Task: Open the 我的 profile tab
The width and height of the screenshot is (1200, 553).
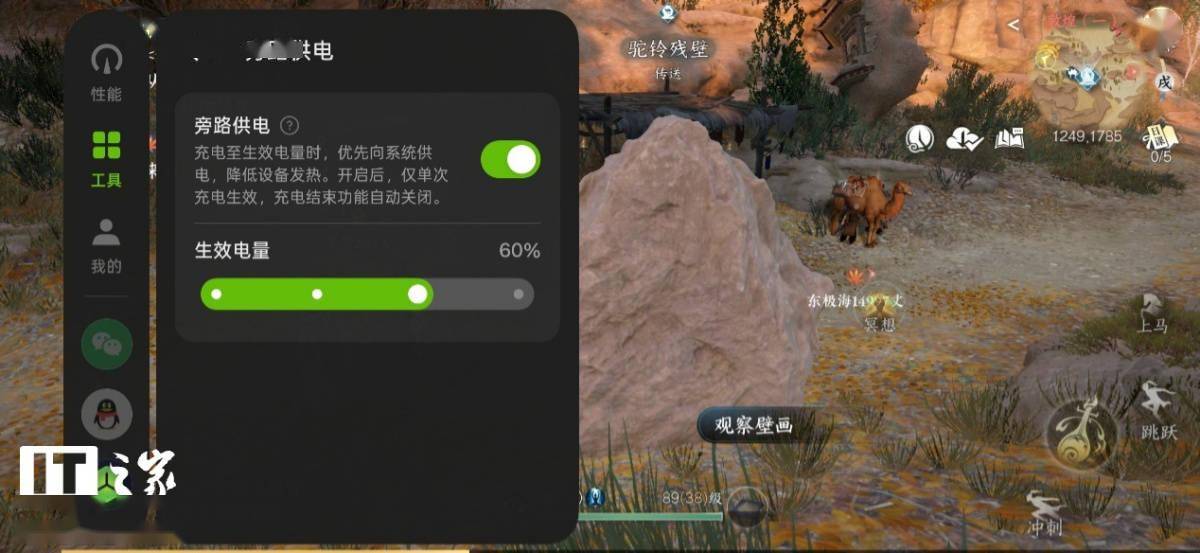Action: 106,245
